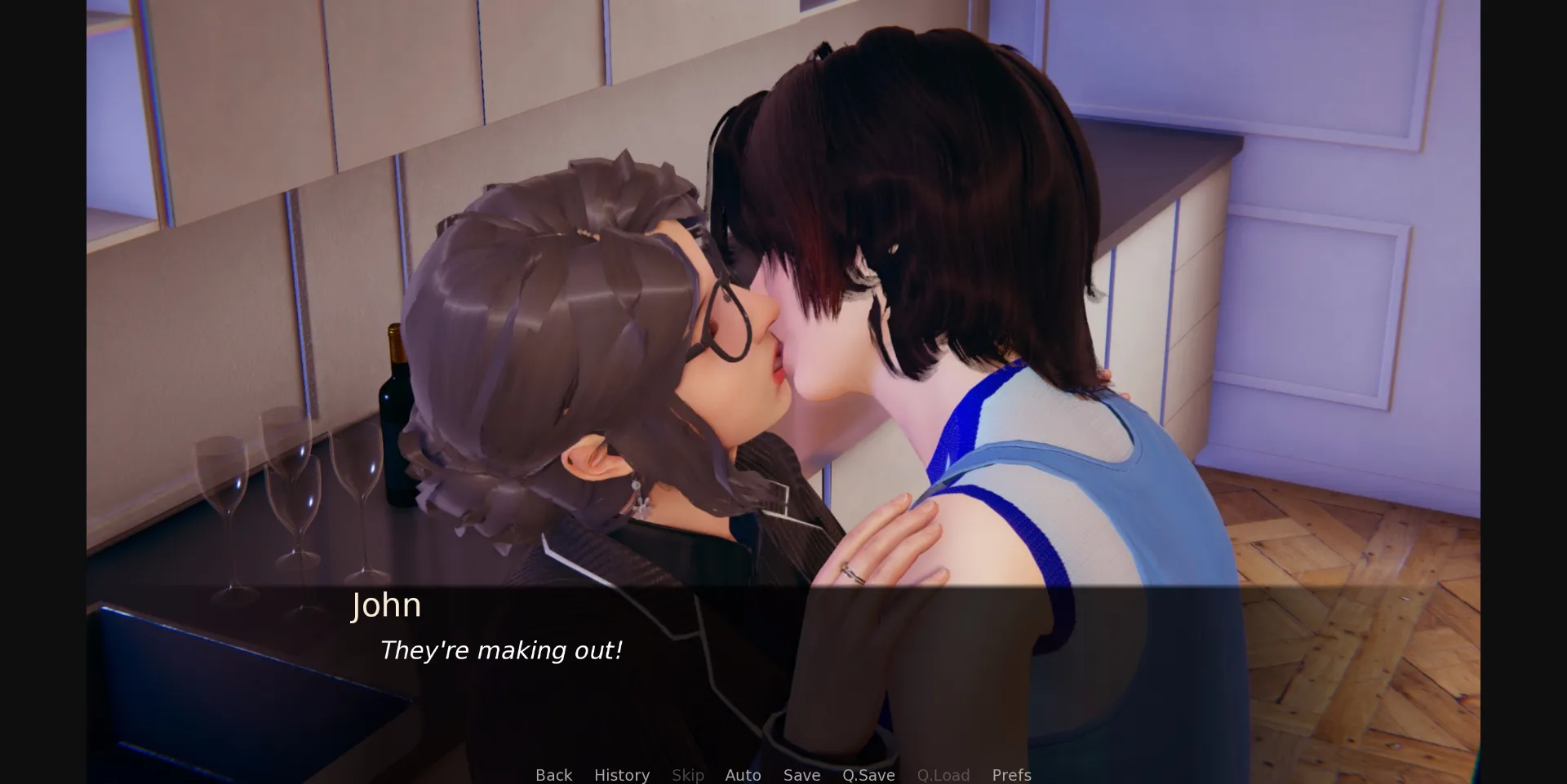Load the quick save via Q.Load
Screen dimensions: 1567x784
943,775
